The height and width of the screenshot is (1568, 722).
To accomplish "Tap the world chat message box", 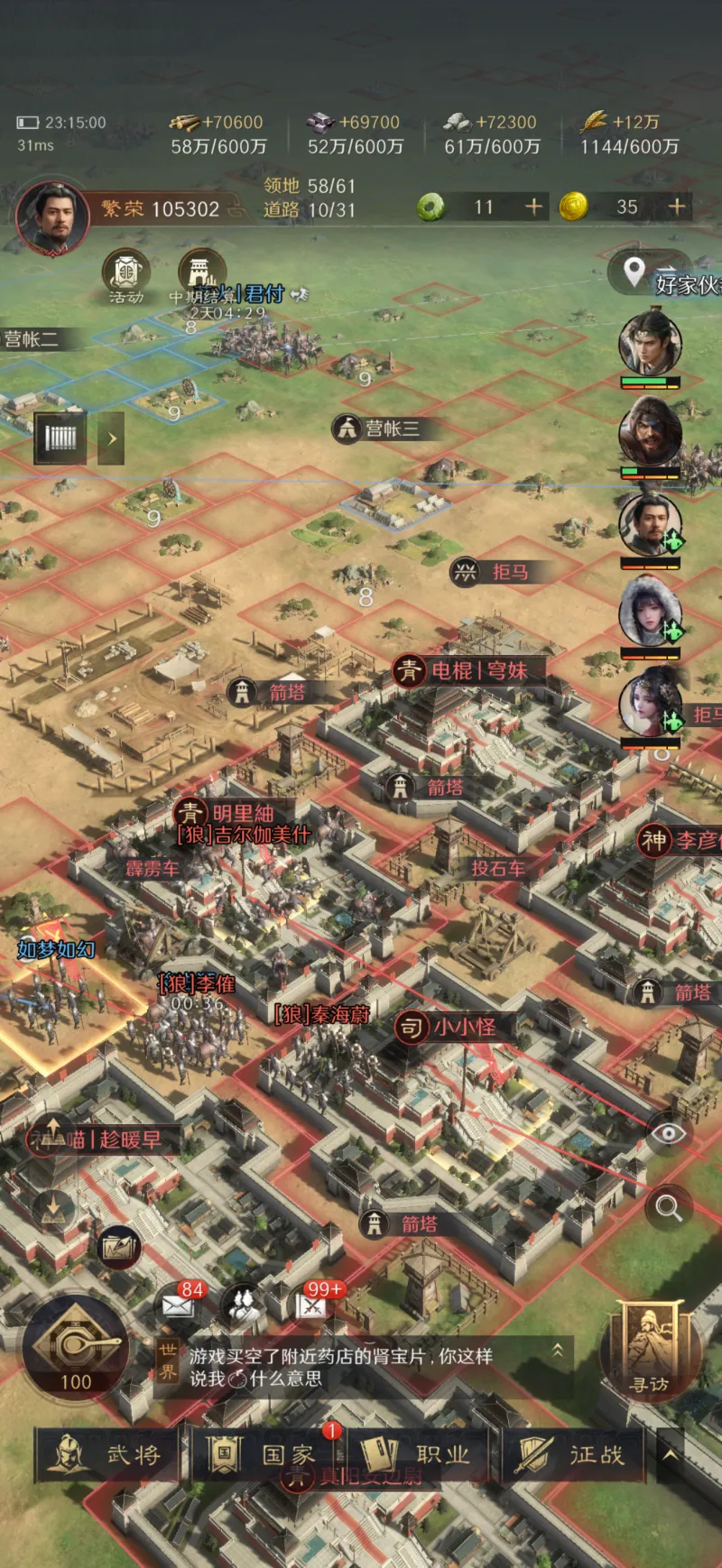I will point(361,1367).
